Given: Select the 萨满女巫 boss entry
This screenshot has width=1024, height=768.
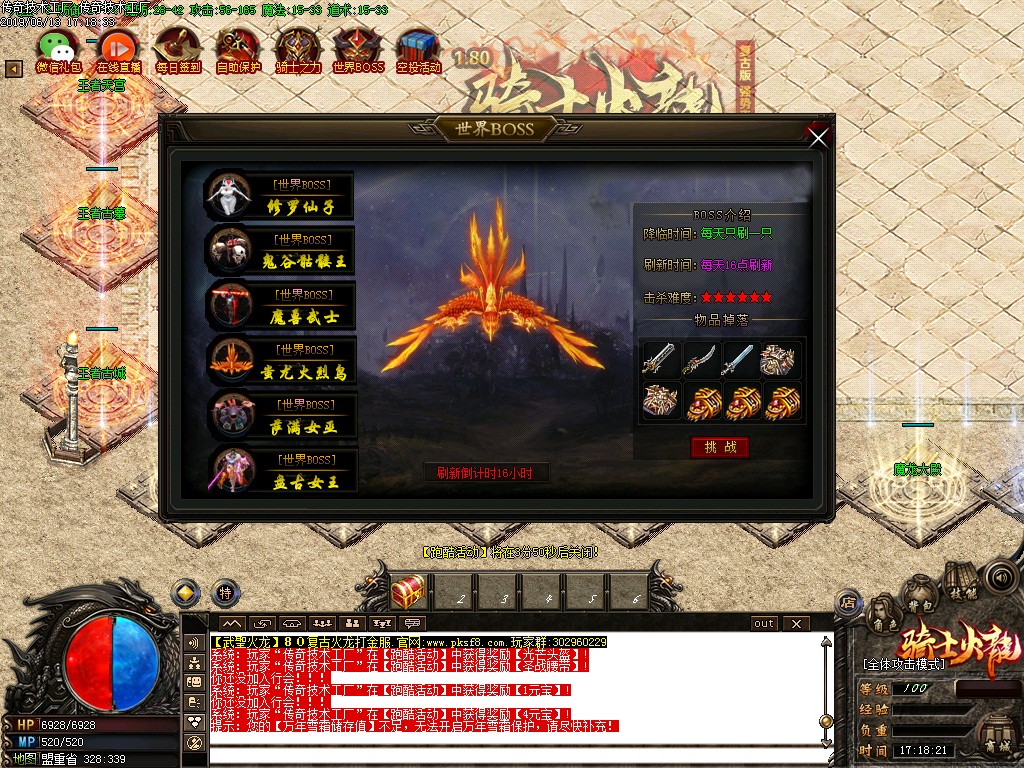Looking at the screenshot, I should point(281,416).
